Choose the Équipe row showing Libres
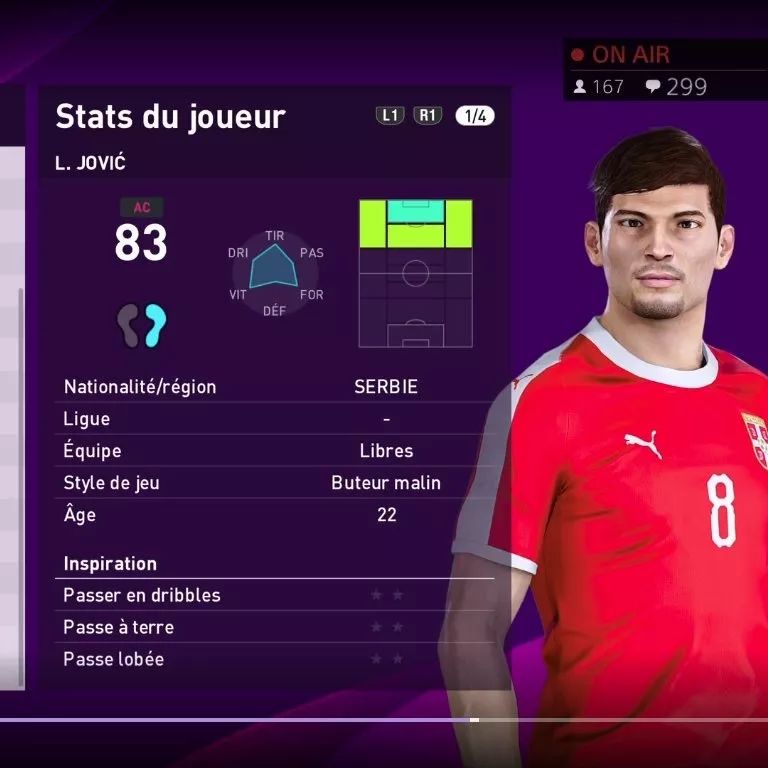768x768 pixels. click(x=275, y=451)
